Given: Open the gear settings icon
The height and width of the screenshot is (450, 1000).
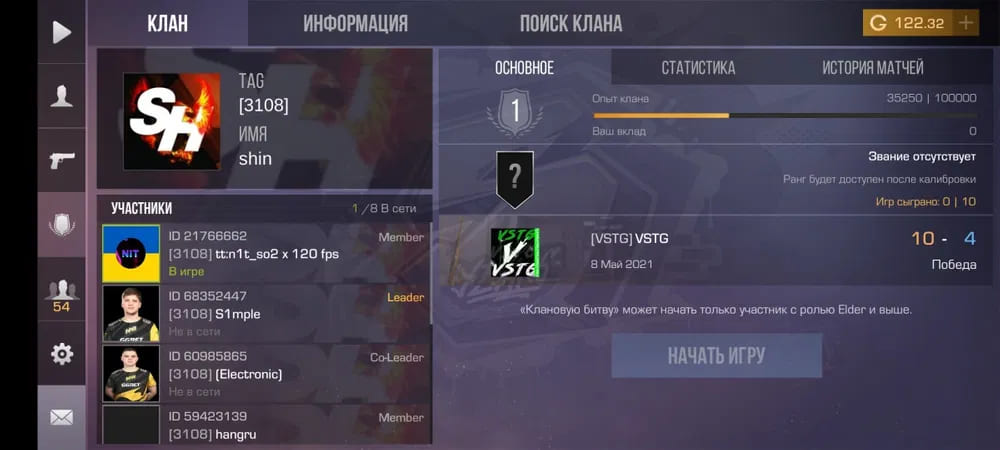Looking at the screenshot, I should click(62, 354).
